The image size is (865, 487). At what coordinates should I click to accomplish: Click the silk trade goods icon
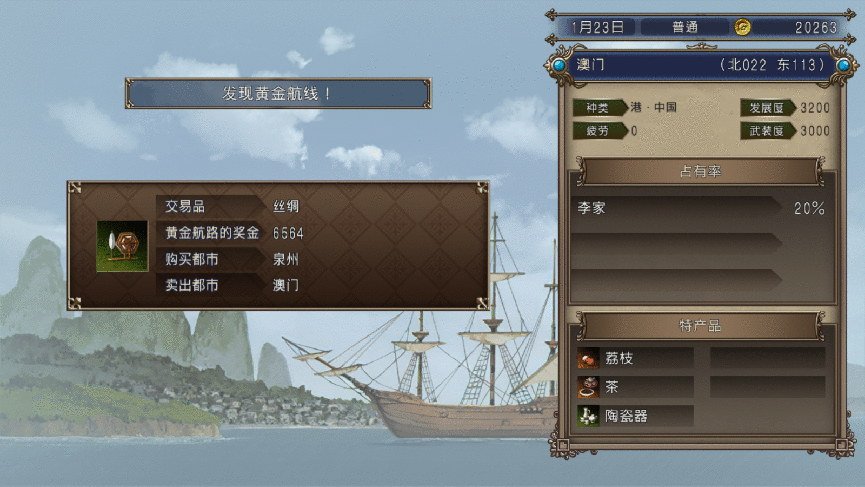click(x=115, y=246)
